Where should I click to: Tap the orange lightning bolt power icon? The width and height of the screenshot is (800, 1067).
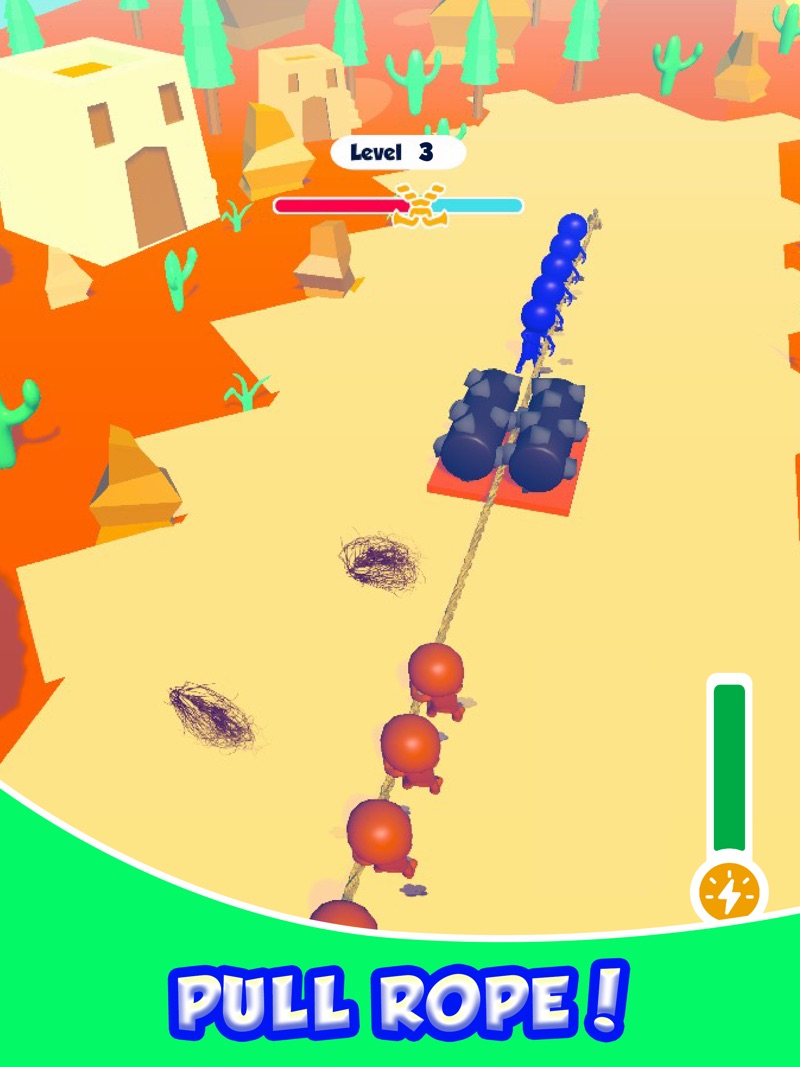pos(728,892)
